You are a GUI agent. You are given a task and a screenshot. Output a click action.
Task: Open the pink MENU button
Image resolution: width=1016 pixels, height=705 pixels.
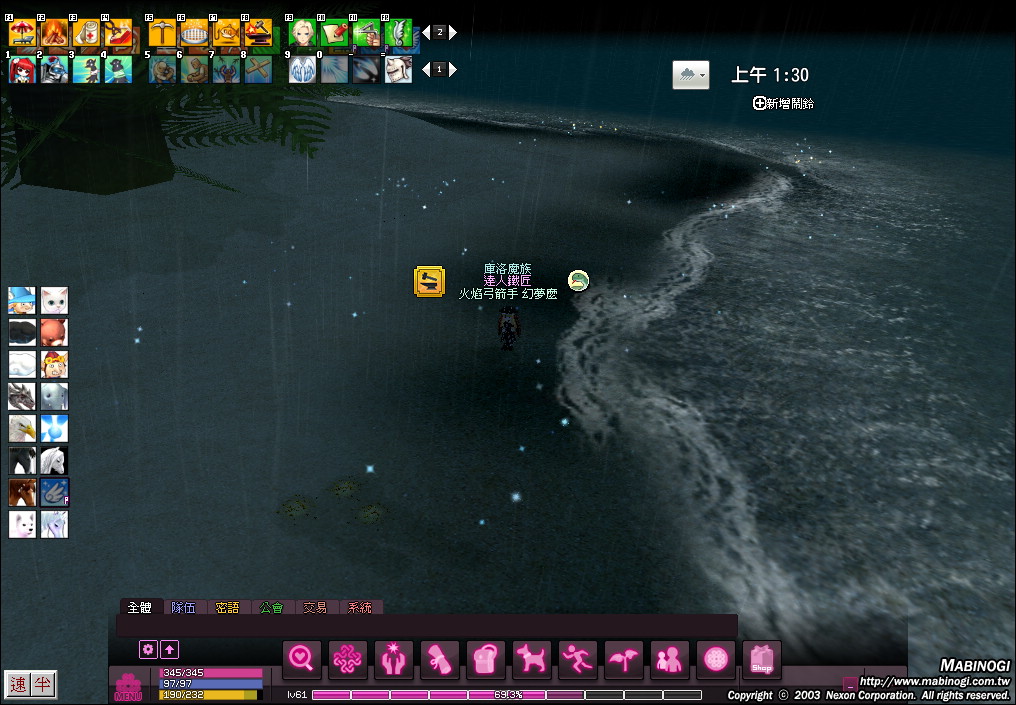[x=128, y=687]
